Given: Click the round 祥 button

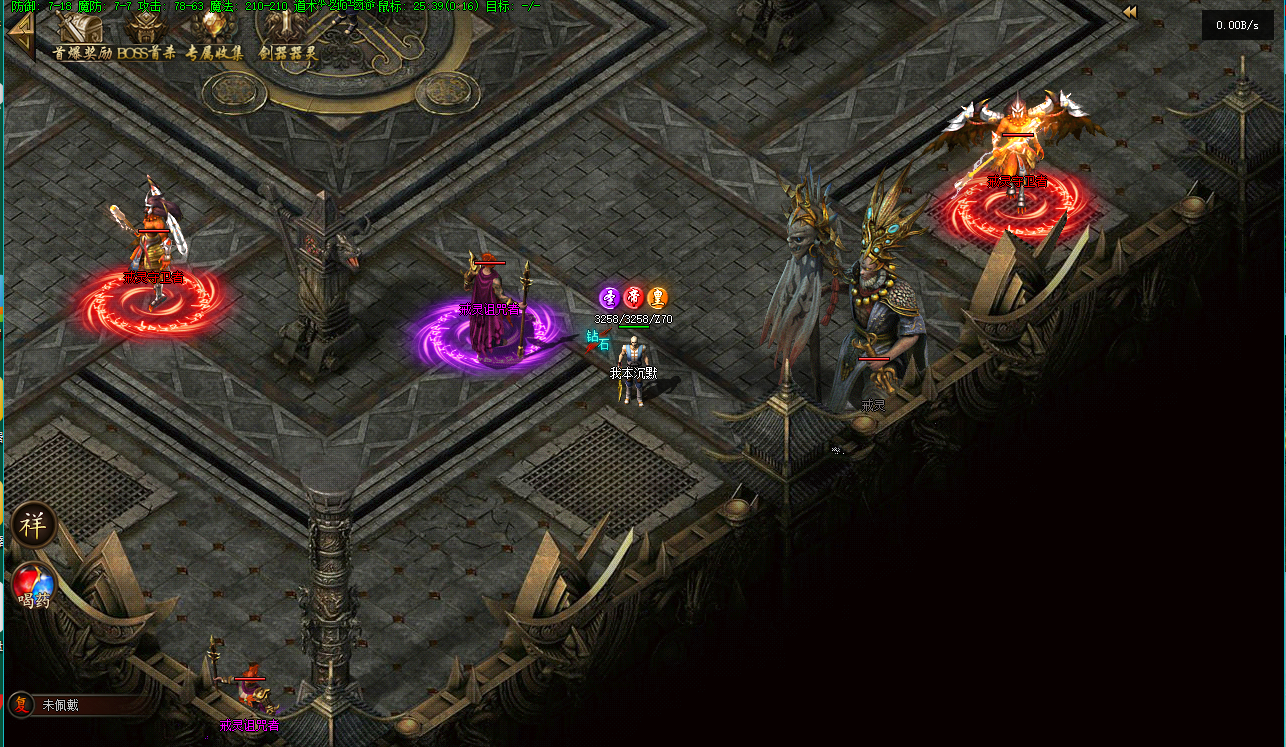Looking at the screenshot, I should (x=34, y=526).
